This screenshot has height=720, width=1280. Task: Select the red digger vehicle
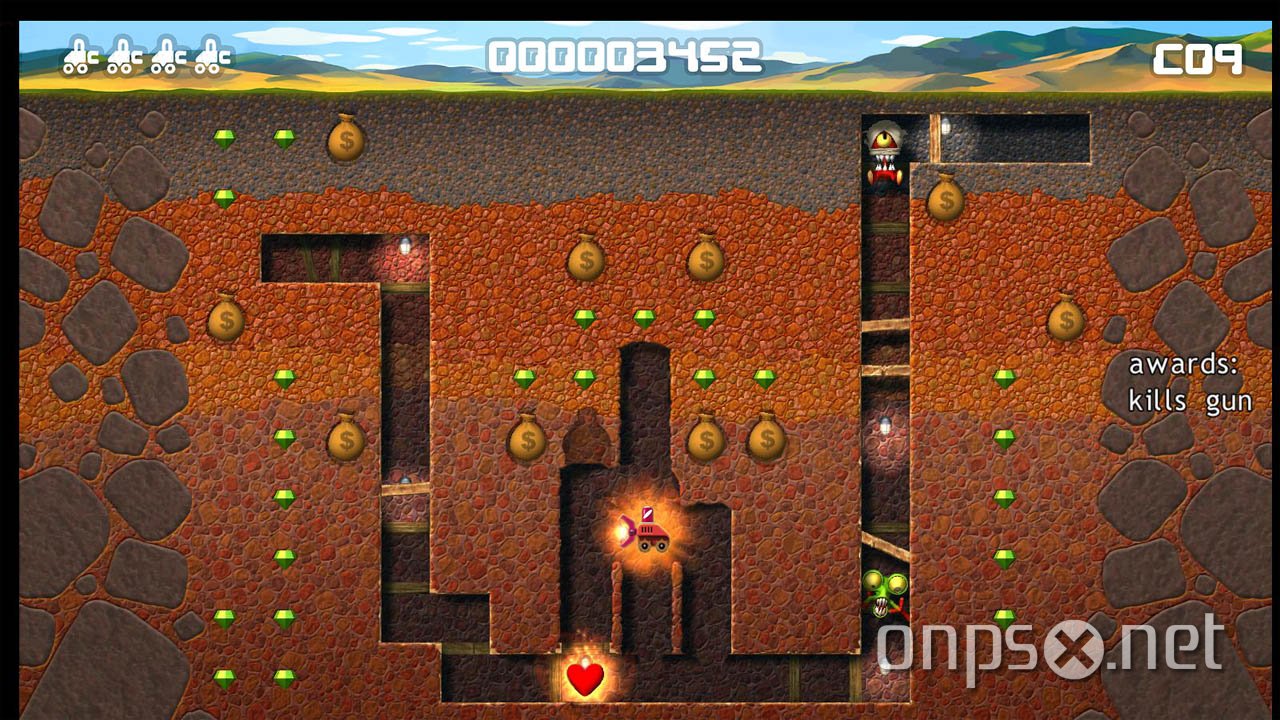pos(649,535)
